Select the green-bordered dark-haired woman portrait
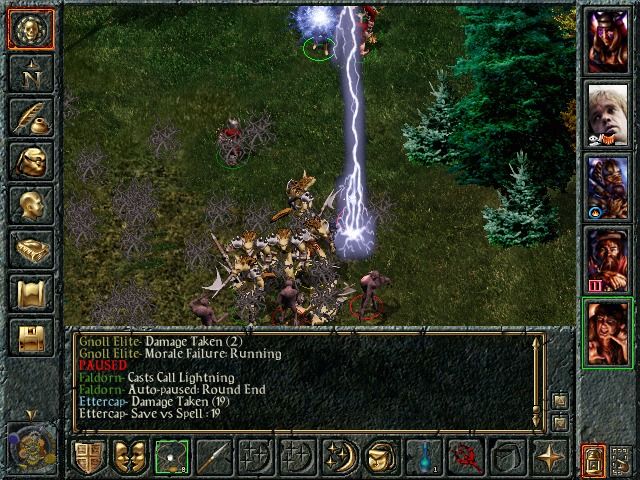This screenshot has height=480, width=640. (608, 332)
